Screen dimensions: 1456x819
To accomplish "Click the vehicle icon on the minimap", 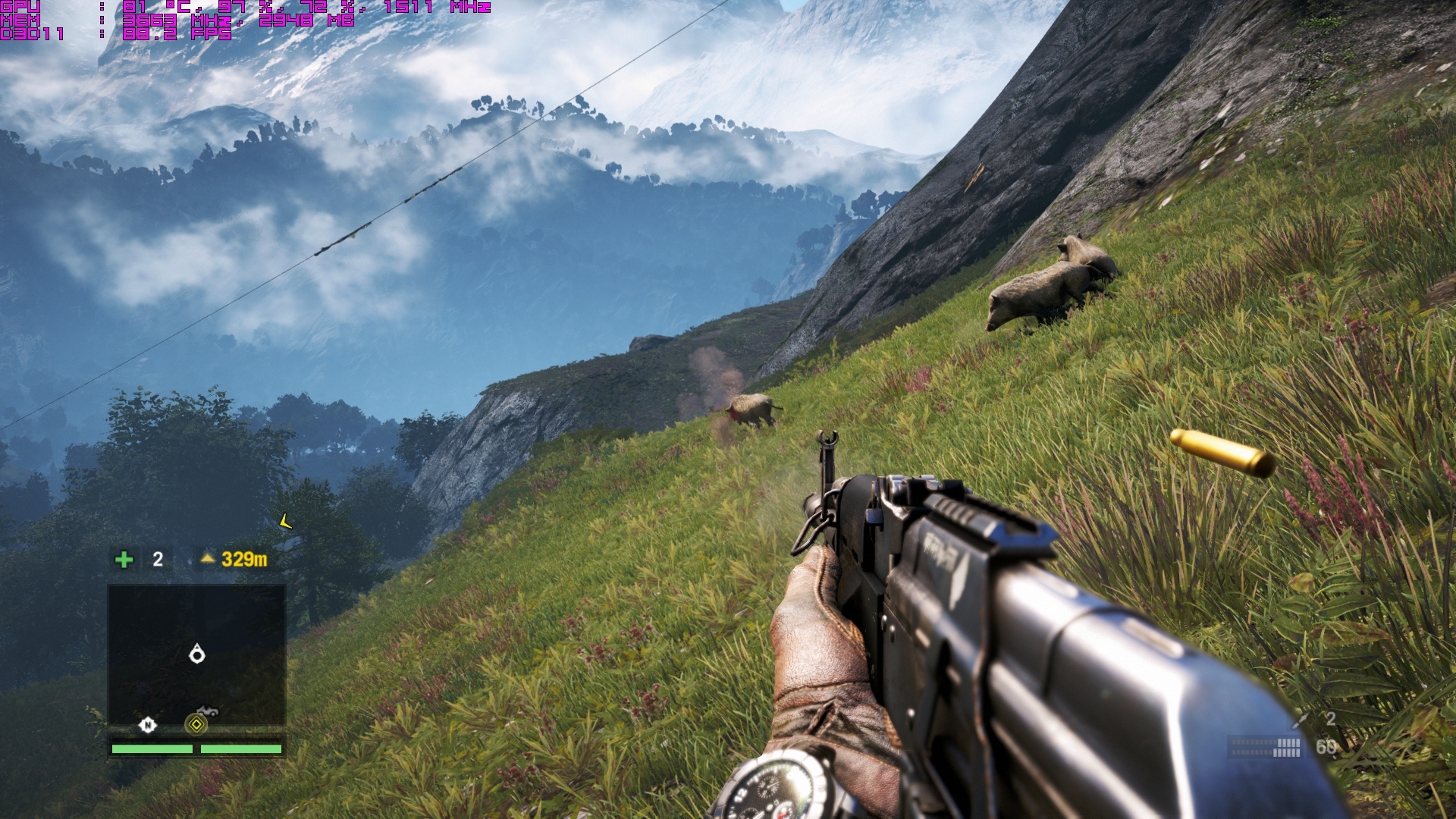I will (207, 711).
